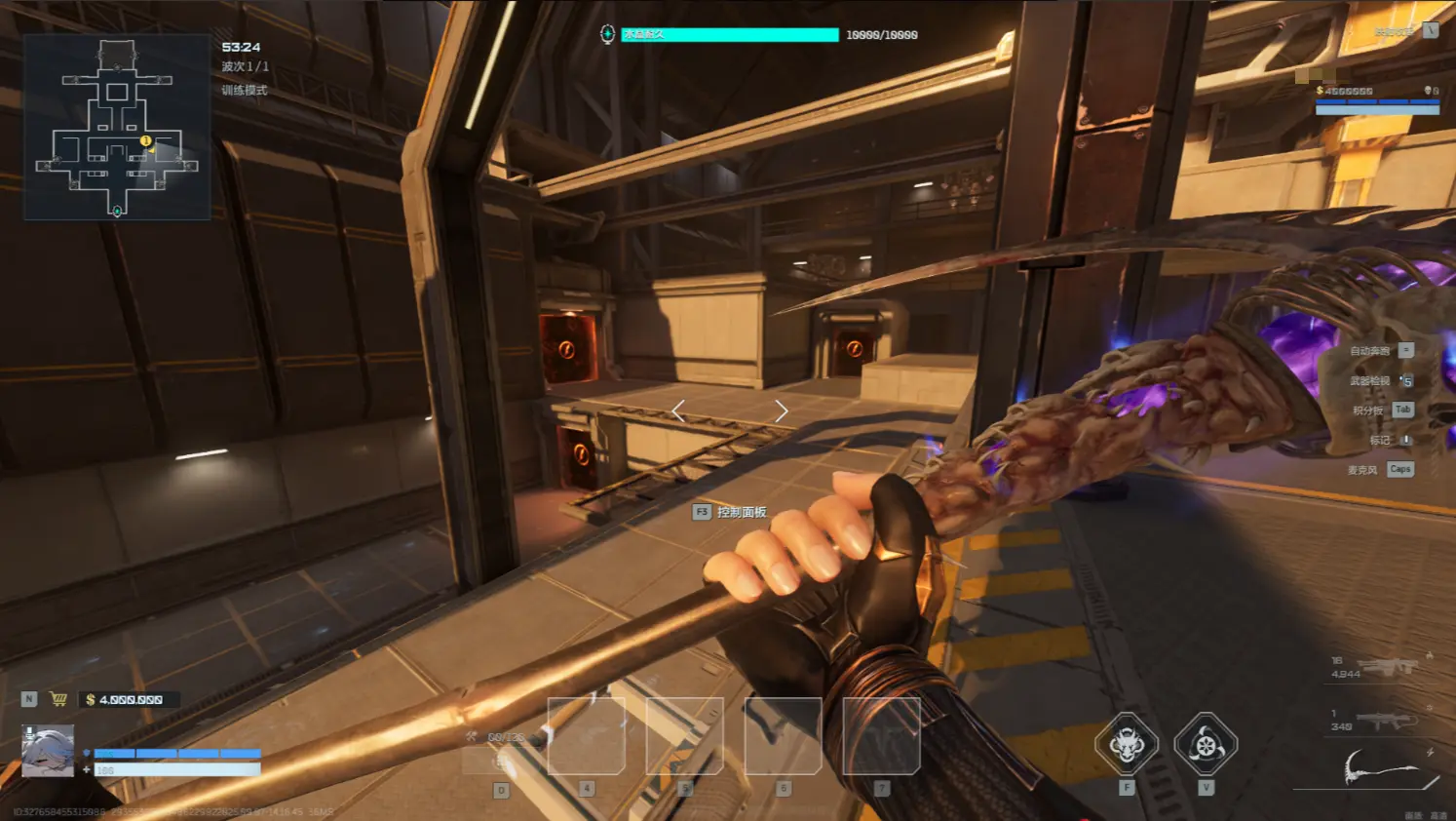Select the player character portrait
The image size is (1456, 821).
point(48,751)
